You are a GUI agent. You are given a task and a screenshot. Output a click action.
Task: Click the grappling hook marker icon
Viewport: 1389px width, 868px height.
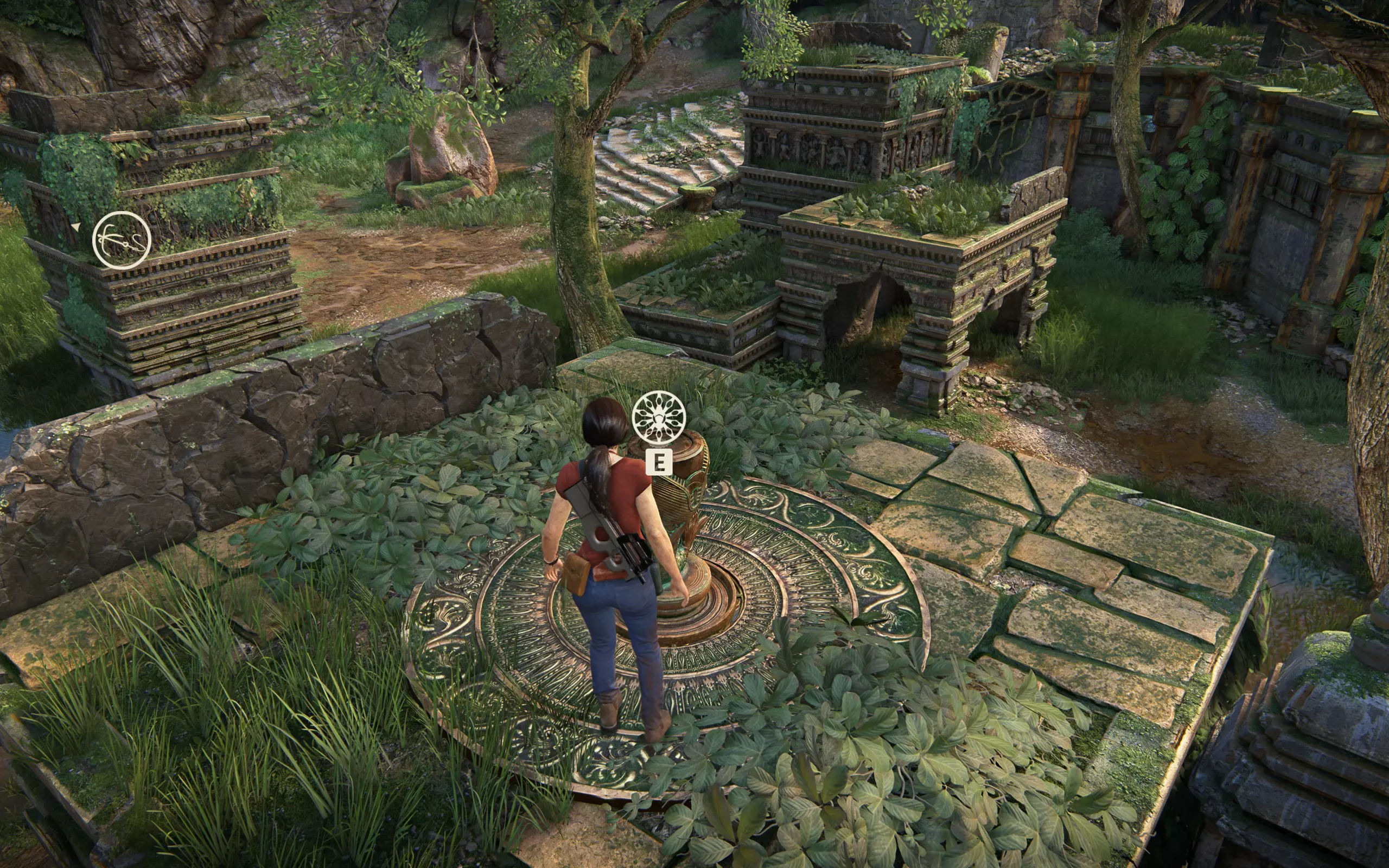tap(122, 240)
